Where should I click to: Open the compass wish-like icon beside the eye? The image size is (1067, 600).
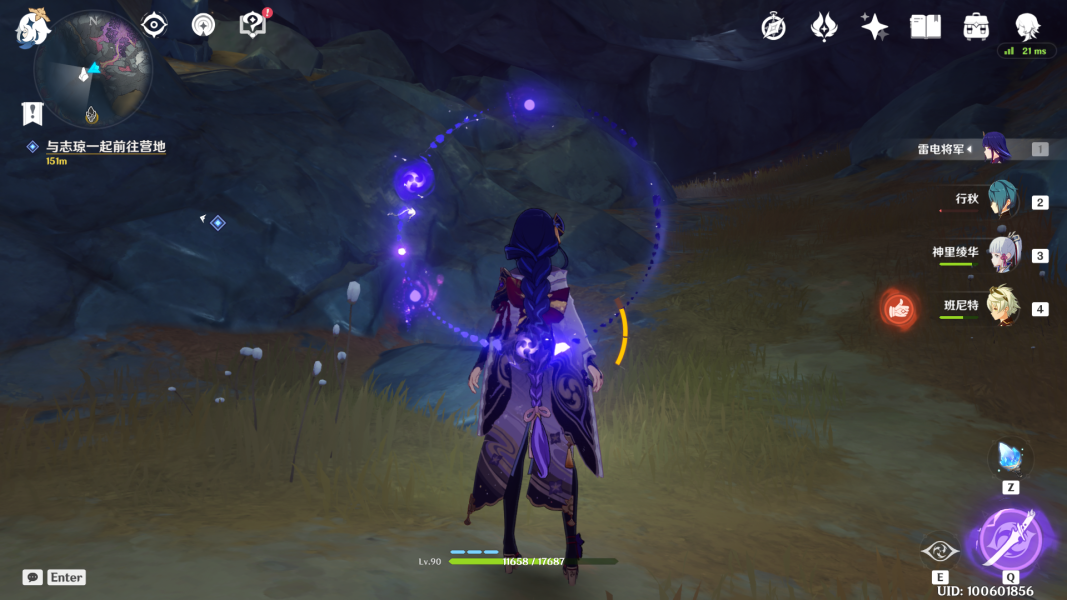coord(203,25)
